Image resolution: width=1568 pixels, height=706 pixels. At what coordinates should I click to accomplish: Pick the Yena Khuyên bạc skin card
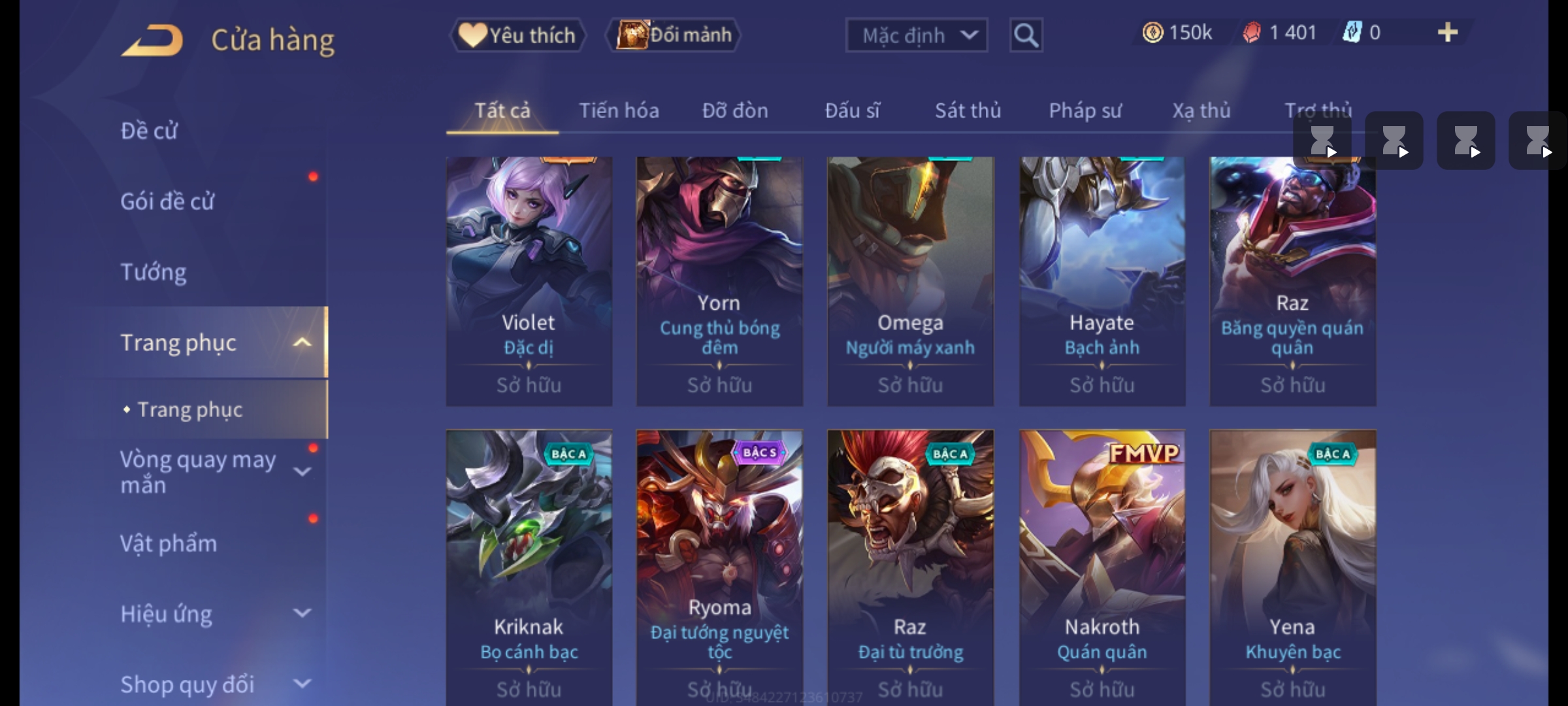pyautogui.click(x=1293, y=562)
